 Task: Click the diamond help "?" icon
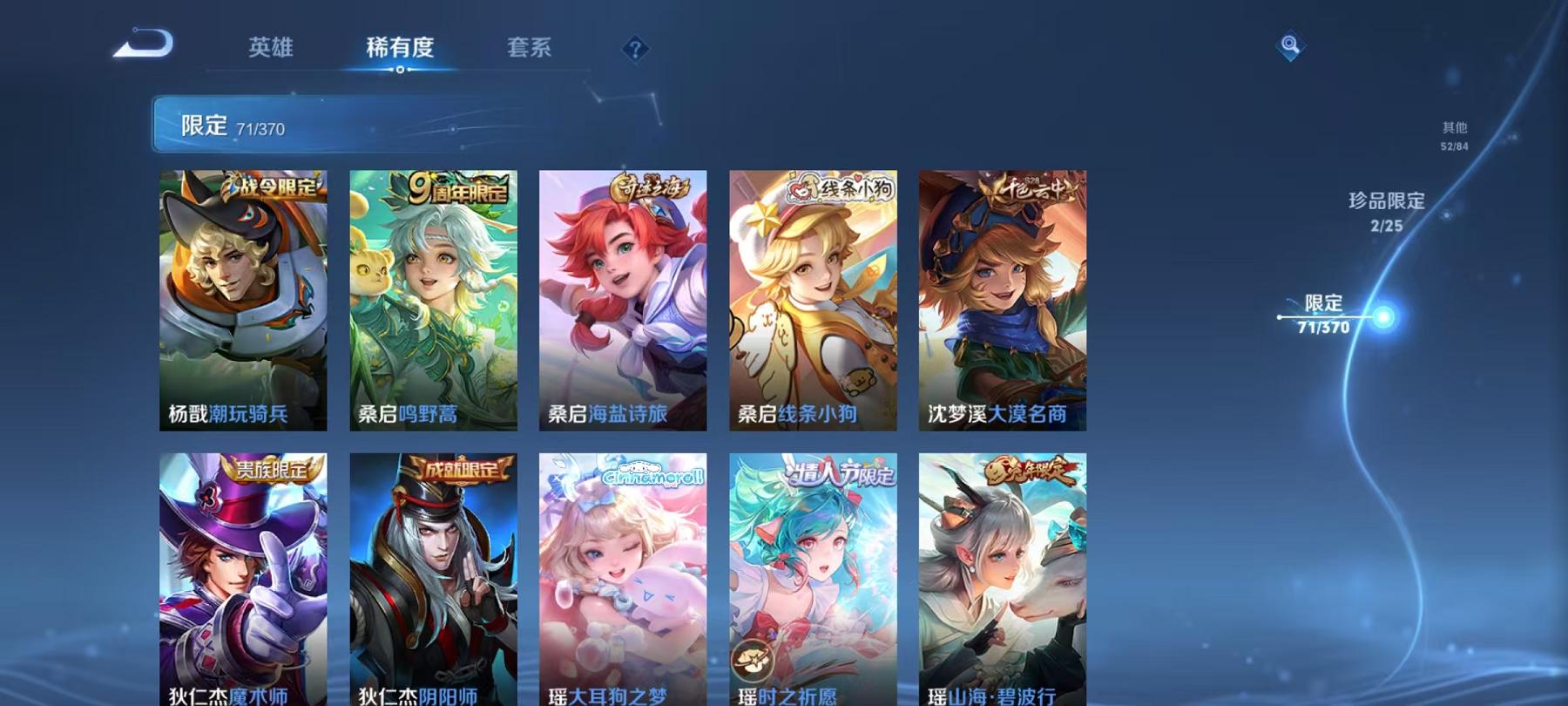coord(635,48)
